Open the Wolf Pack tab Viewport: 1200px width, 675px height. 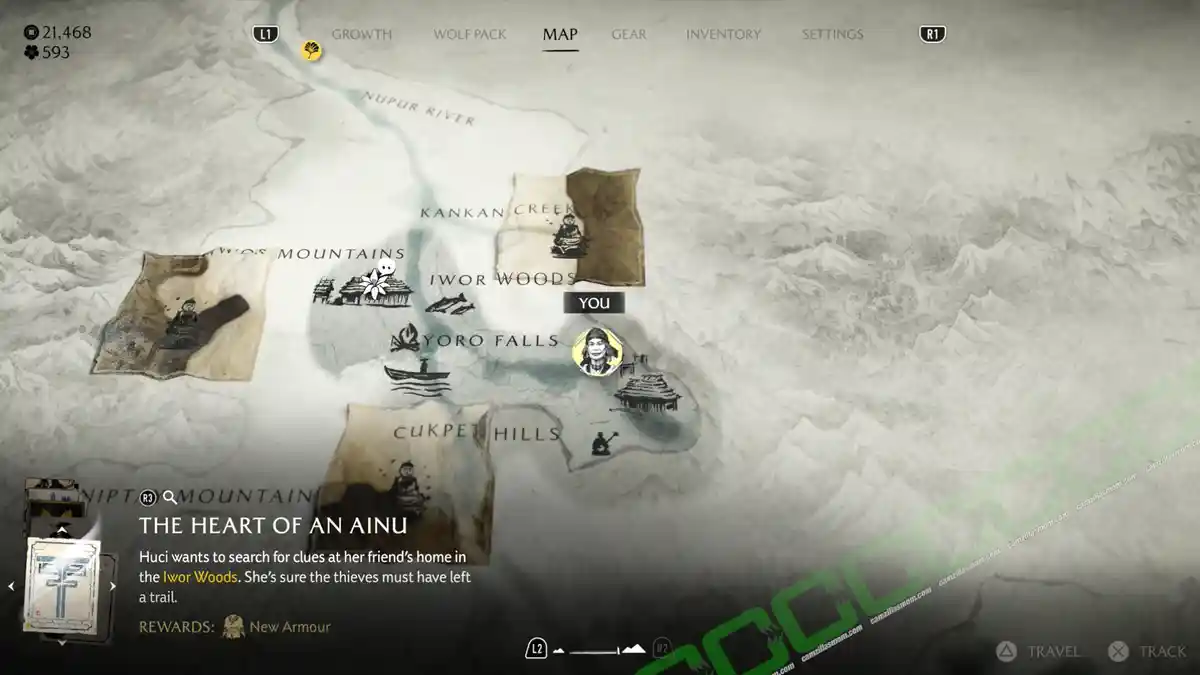click(469, 34)
